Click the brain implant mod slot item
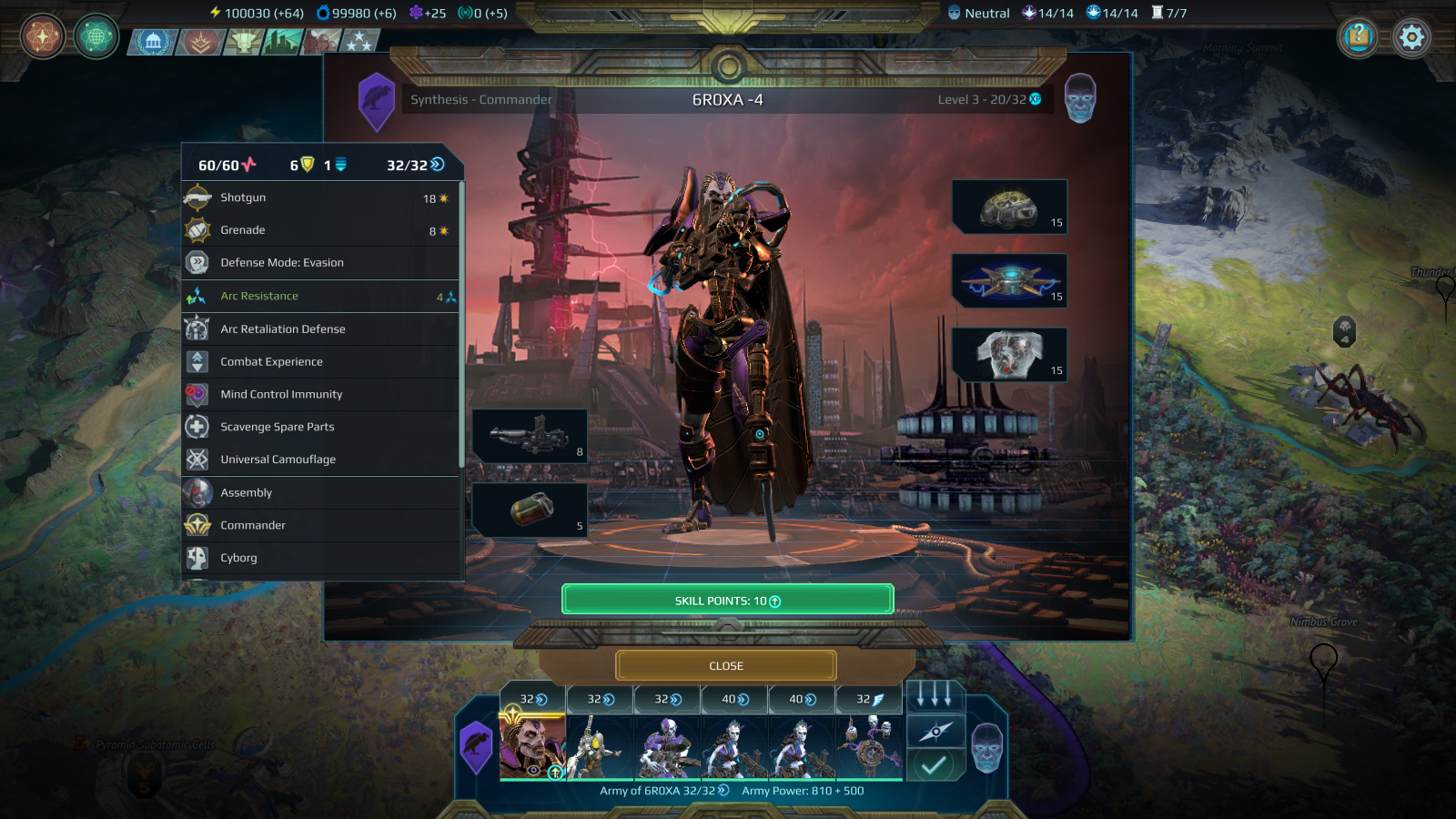 click(x=1010, y=207)
